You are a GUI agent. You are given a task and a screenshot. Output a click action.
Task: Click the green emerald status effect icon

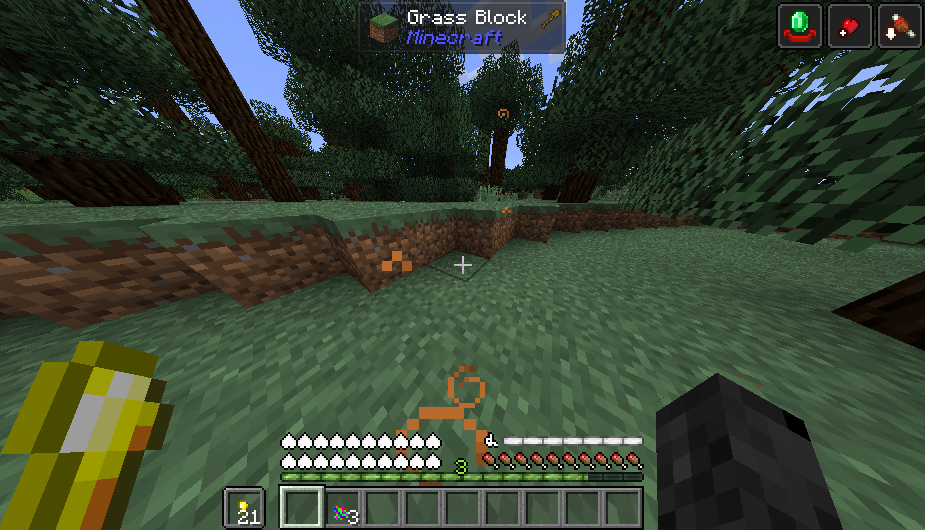(x=800, y=25)
